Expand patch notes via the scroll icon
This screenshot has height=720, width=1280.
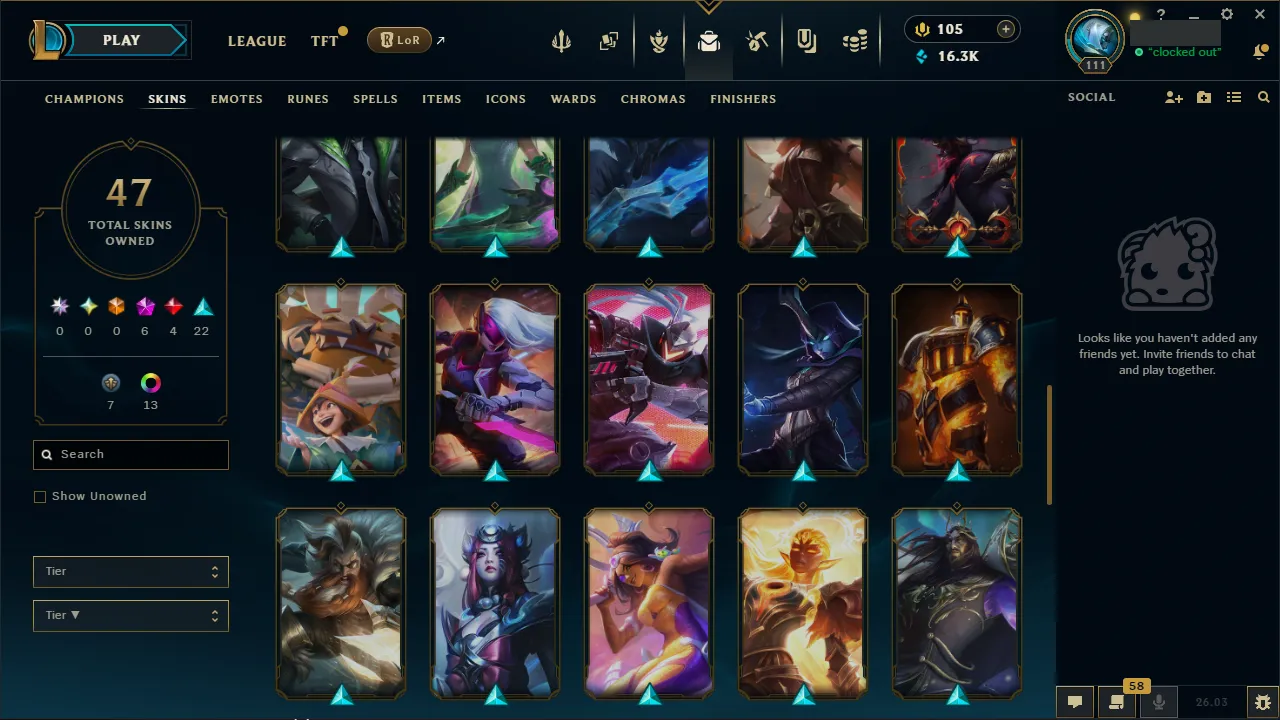coord(1117,701)
